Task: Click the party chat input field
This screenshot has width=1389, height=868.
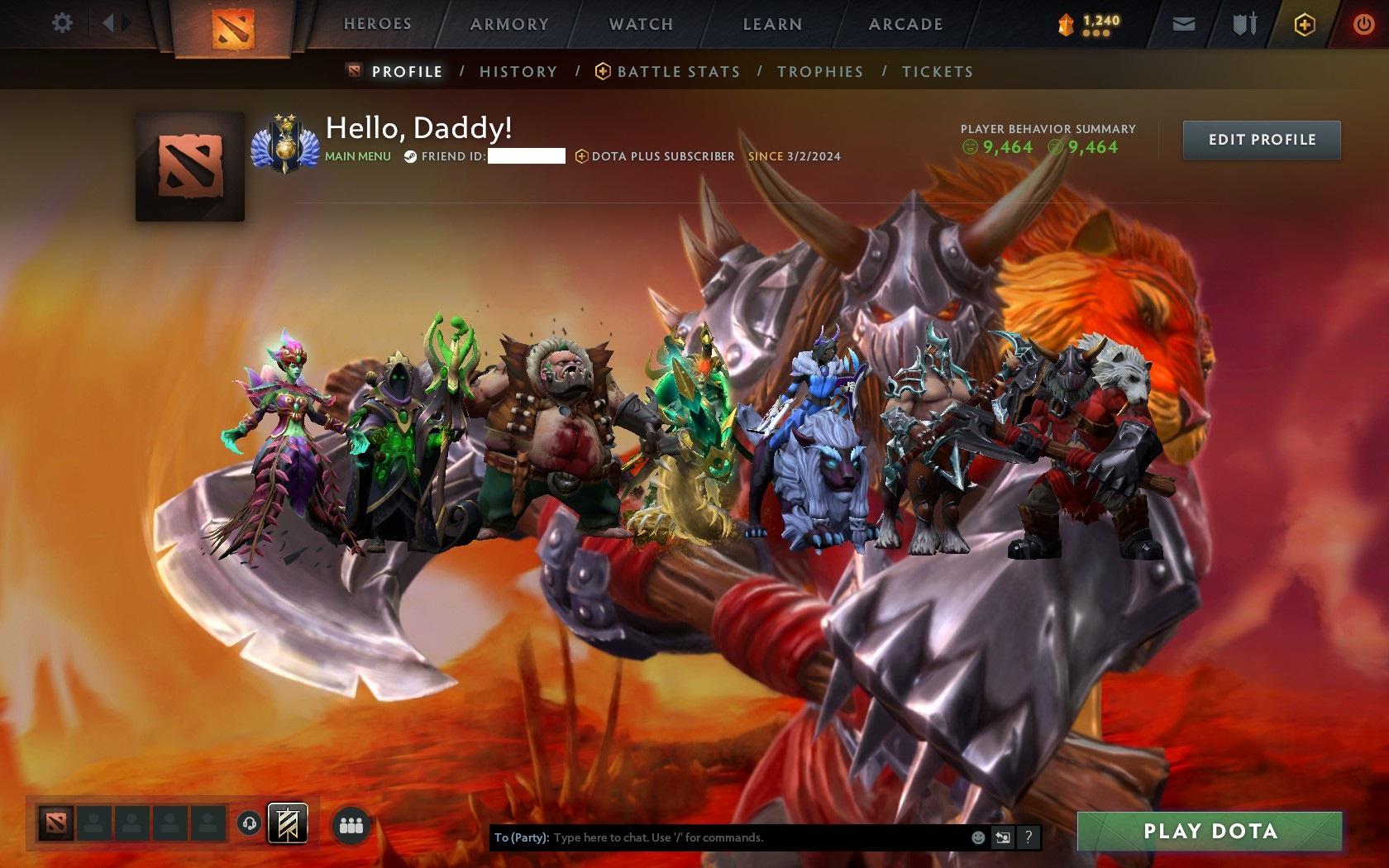Action: (x=744, y=837)
